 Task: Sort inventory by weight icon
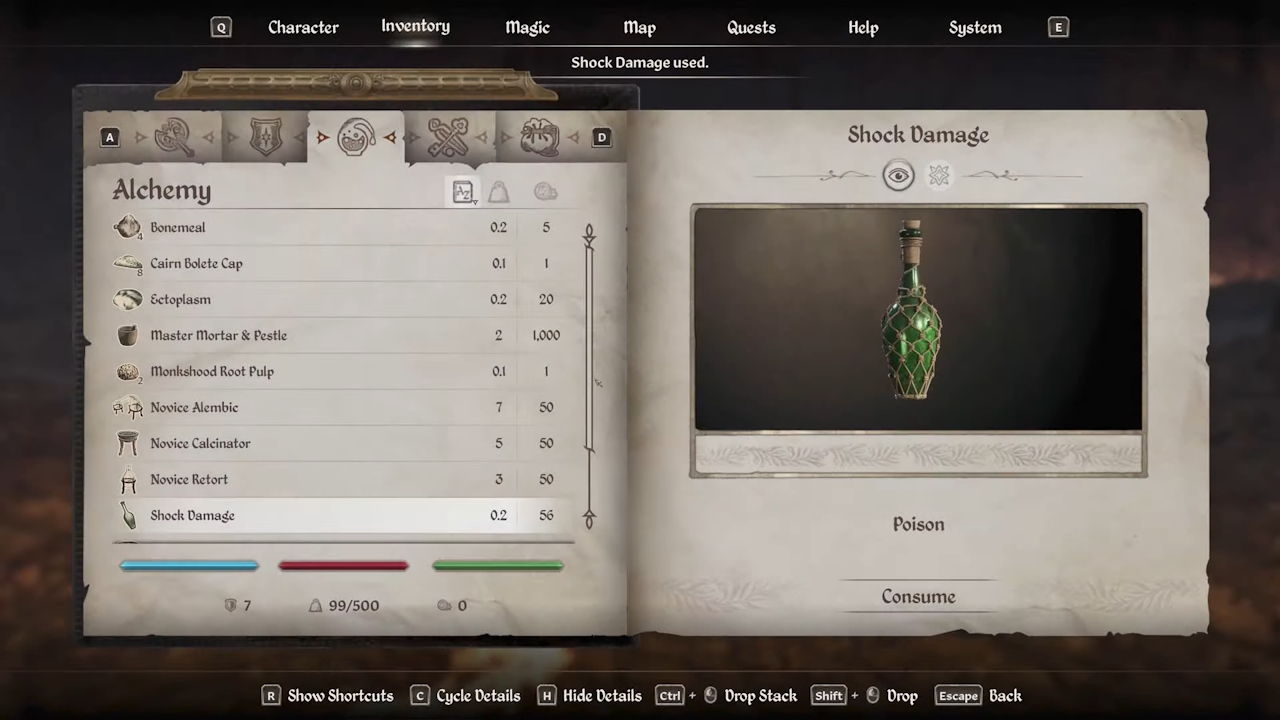click(x=498, y=192)
